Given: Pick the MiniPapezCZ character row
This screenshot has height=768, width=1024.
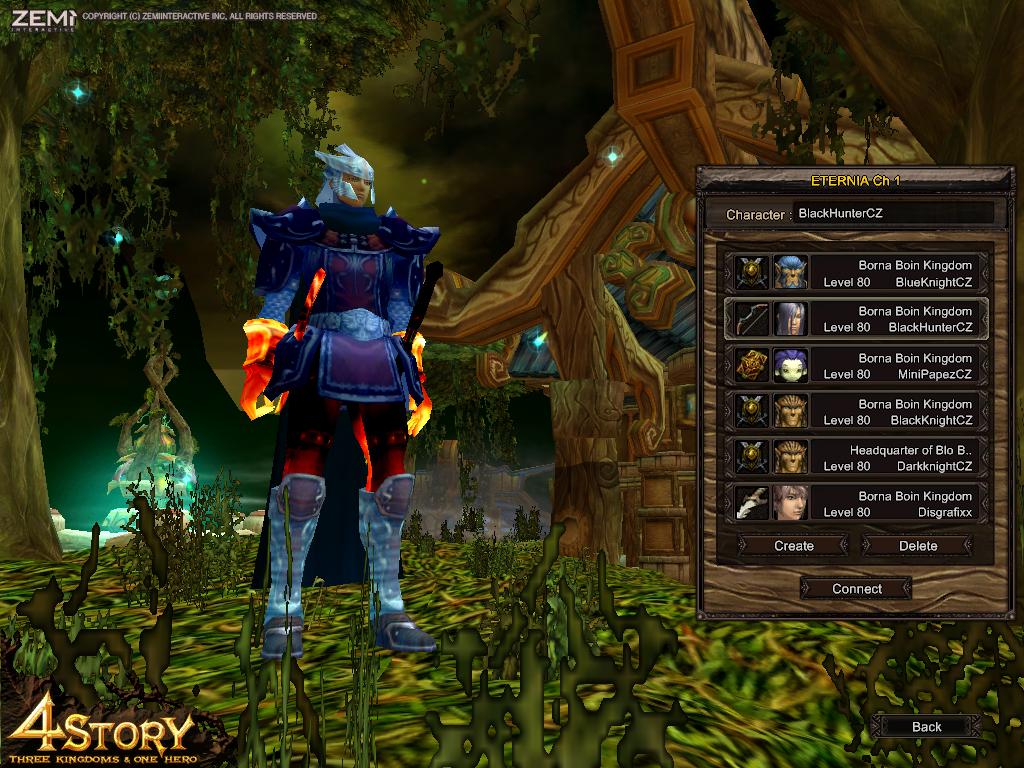Looking at the screenshot, I should (856, 365).
